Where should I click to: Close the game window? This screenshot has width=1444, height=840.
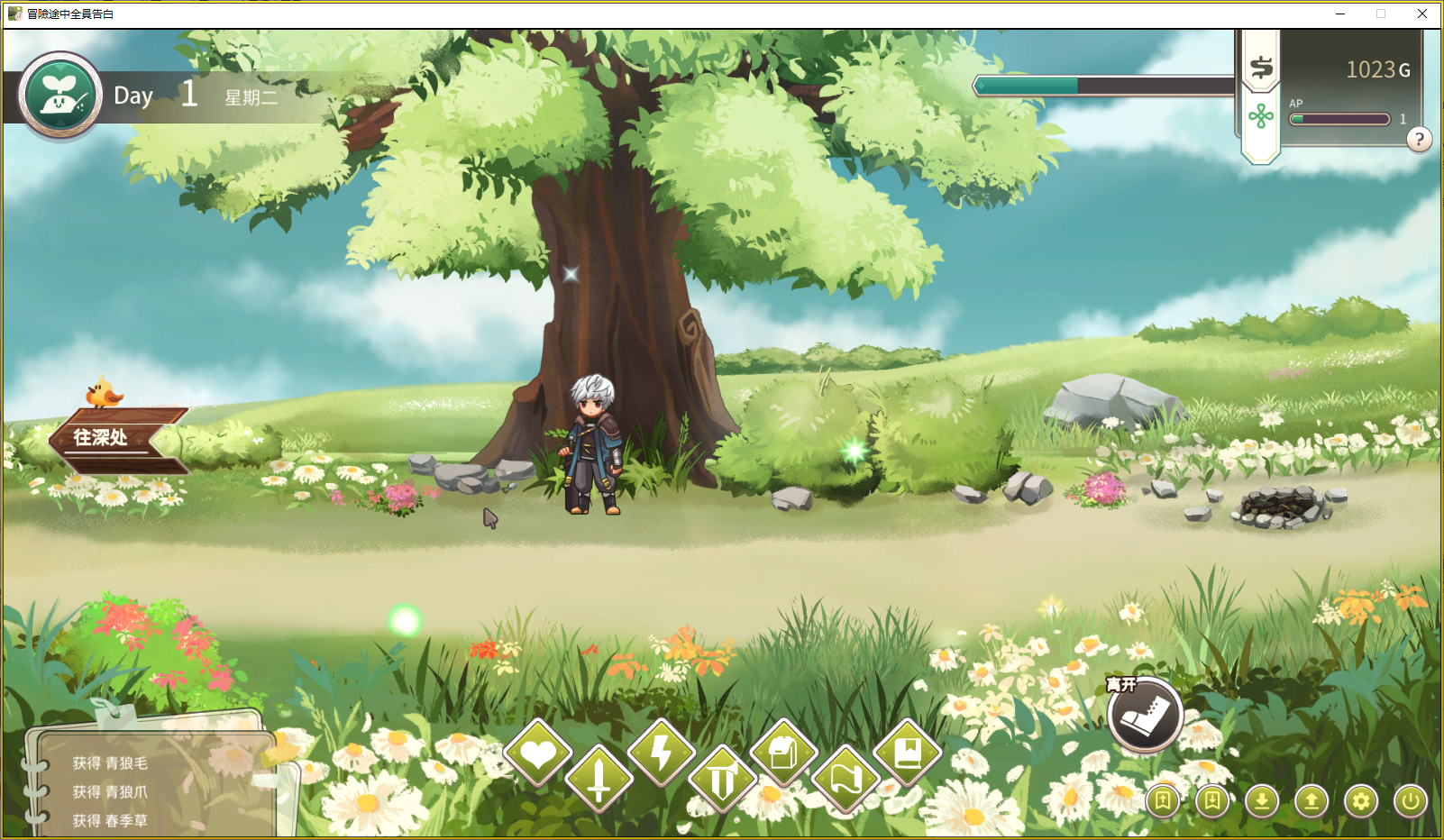click(x=1422, y=14)
